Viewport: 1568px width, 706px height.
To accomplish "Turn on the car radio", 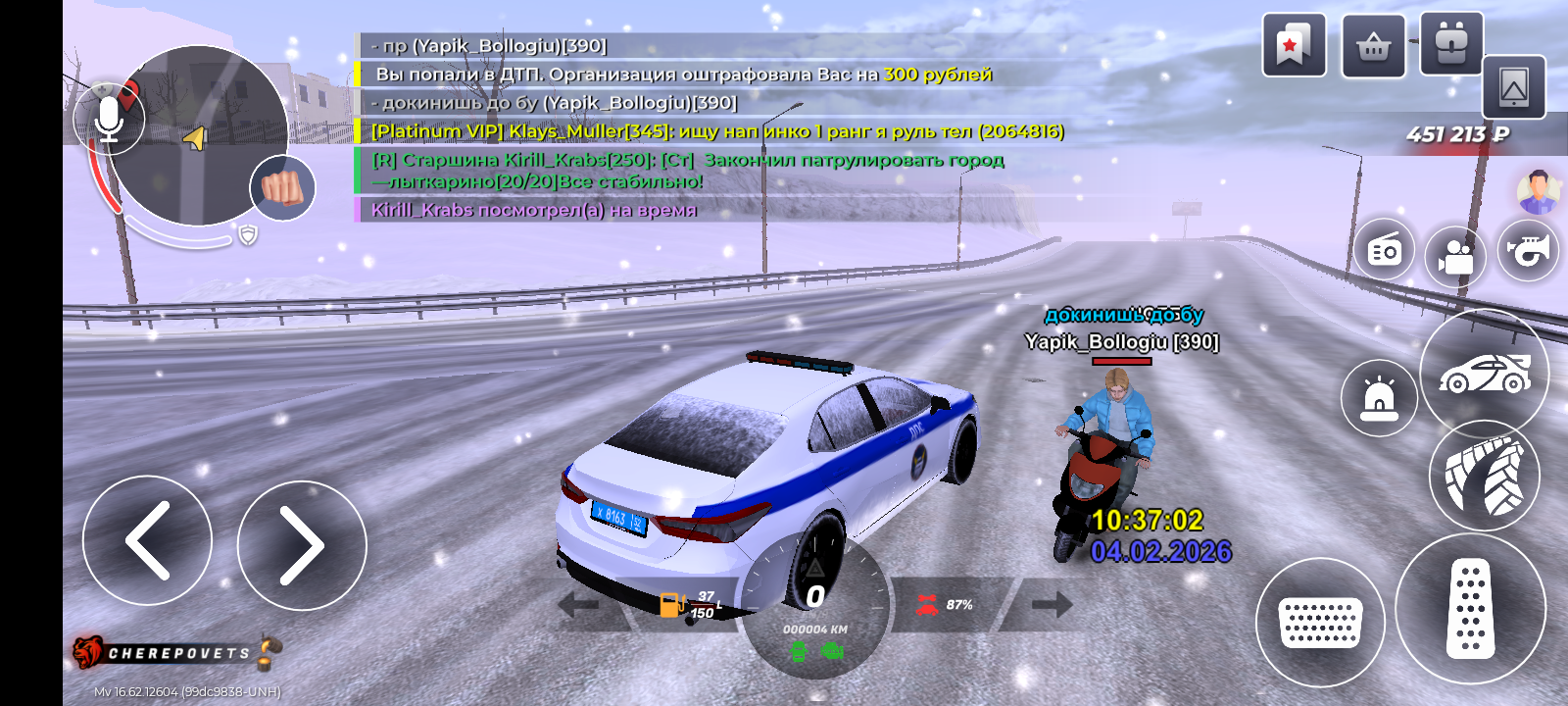I will pos(1384,252).
